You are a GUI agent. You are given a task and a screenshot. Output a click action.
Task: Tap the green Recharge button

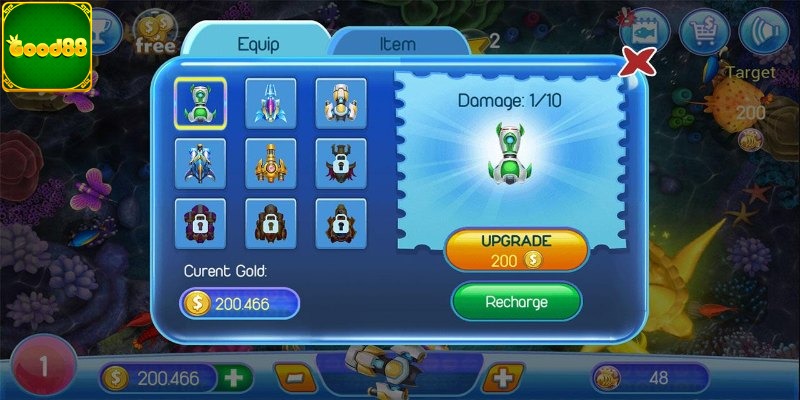(516, 301)
